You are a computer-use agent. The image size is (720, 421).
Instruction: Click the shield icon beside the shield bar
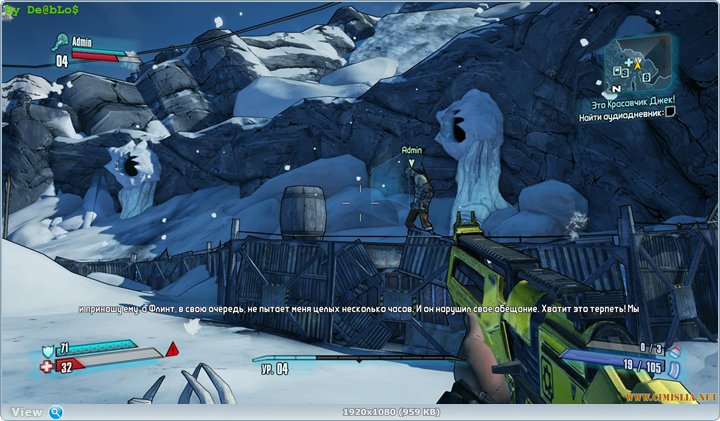coord(48,350)
